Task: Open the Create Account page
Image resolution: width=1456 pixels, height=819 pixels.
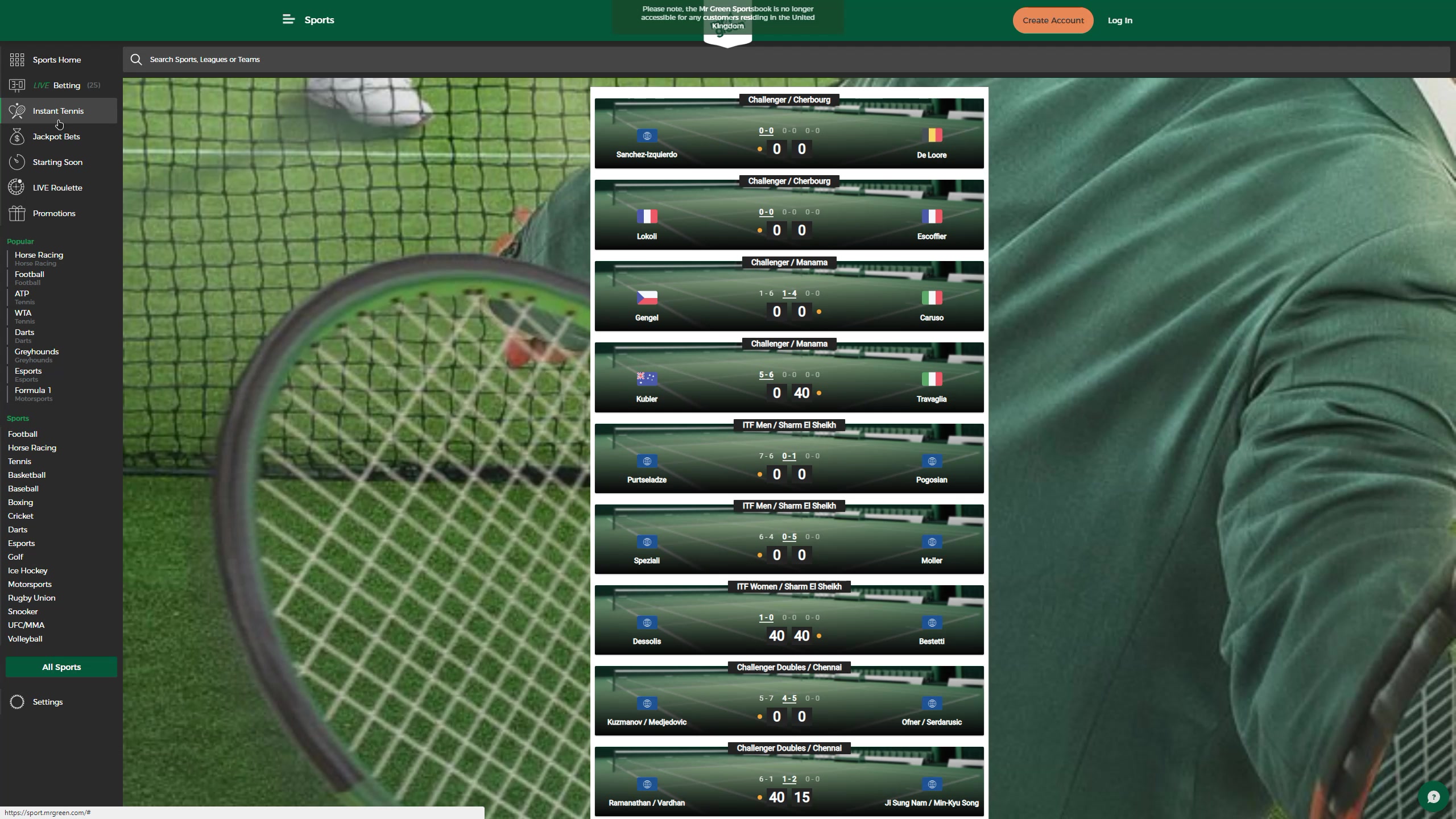Action: pyautogui.click(x=1053, y=20)
